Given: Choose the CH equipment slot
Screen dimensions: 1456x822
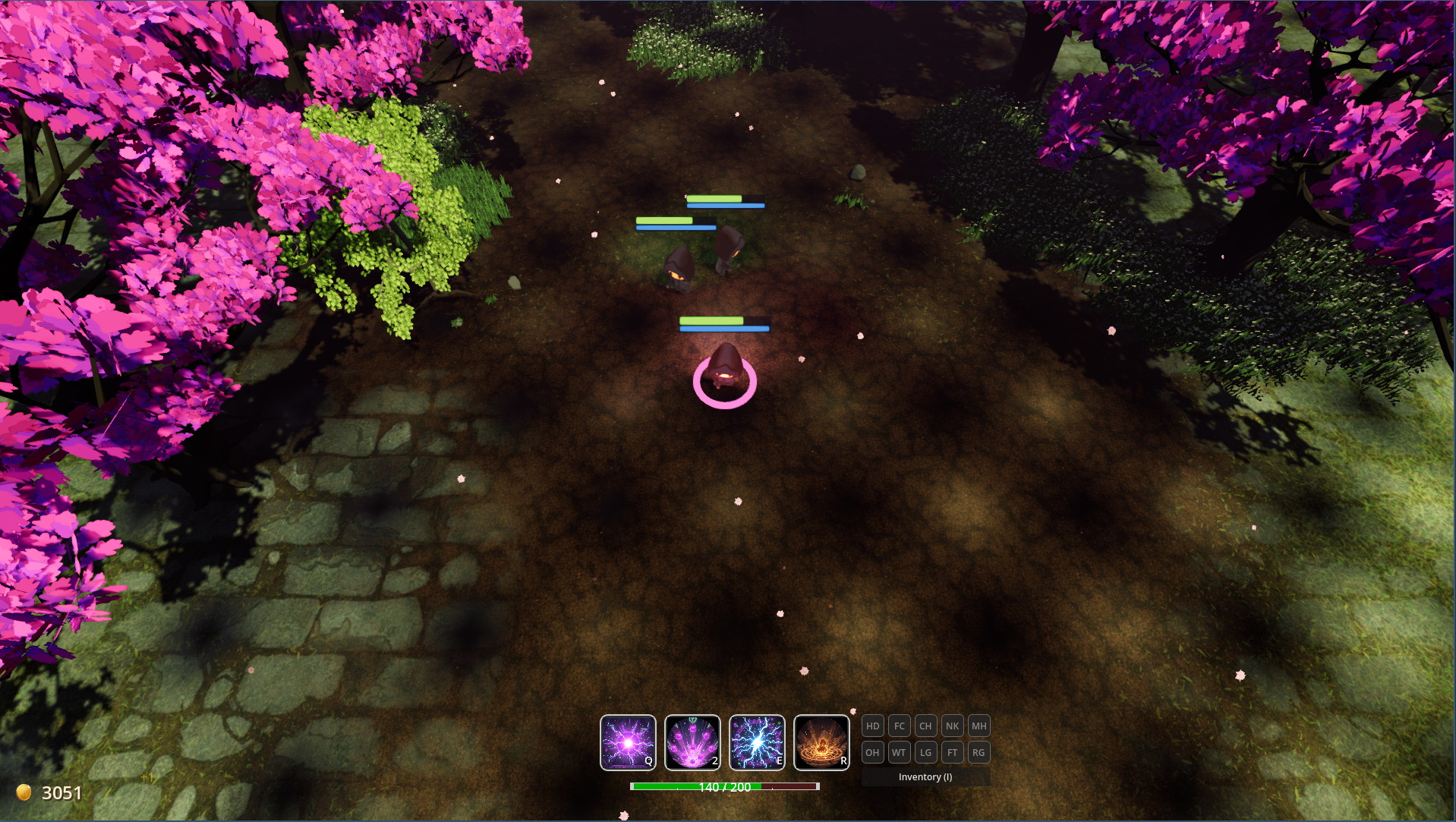Looking at the screenshot, I should click(x=925, y=726).
